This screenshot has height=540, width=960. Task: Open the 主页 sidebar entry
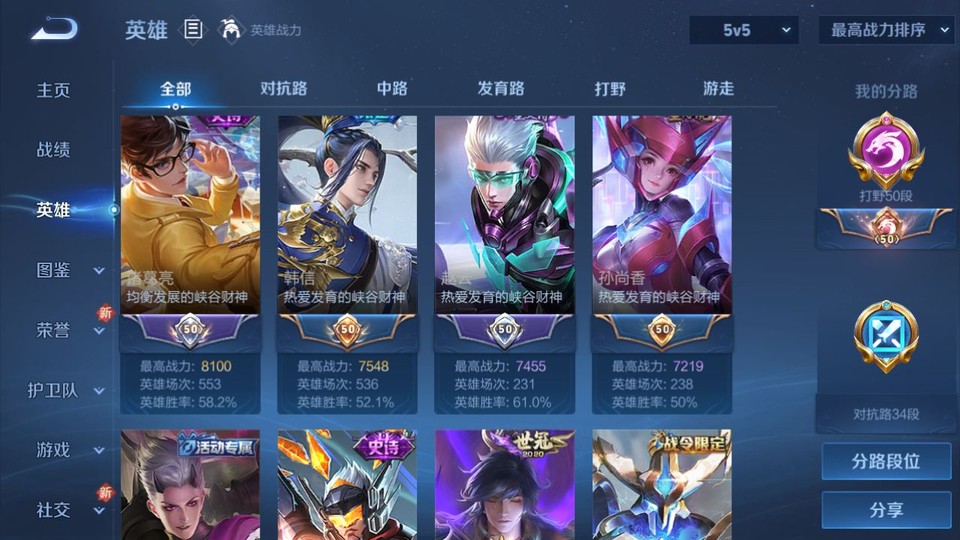[54, 90]
